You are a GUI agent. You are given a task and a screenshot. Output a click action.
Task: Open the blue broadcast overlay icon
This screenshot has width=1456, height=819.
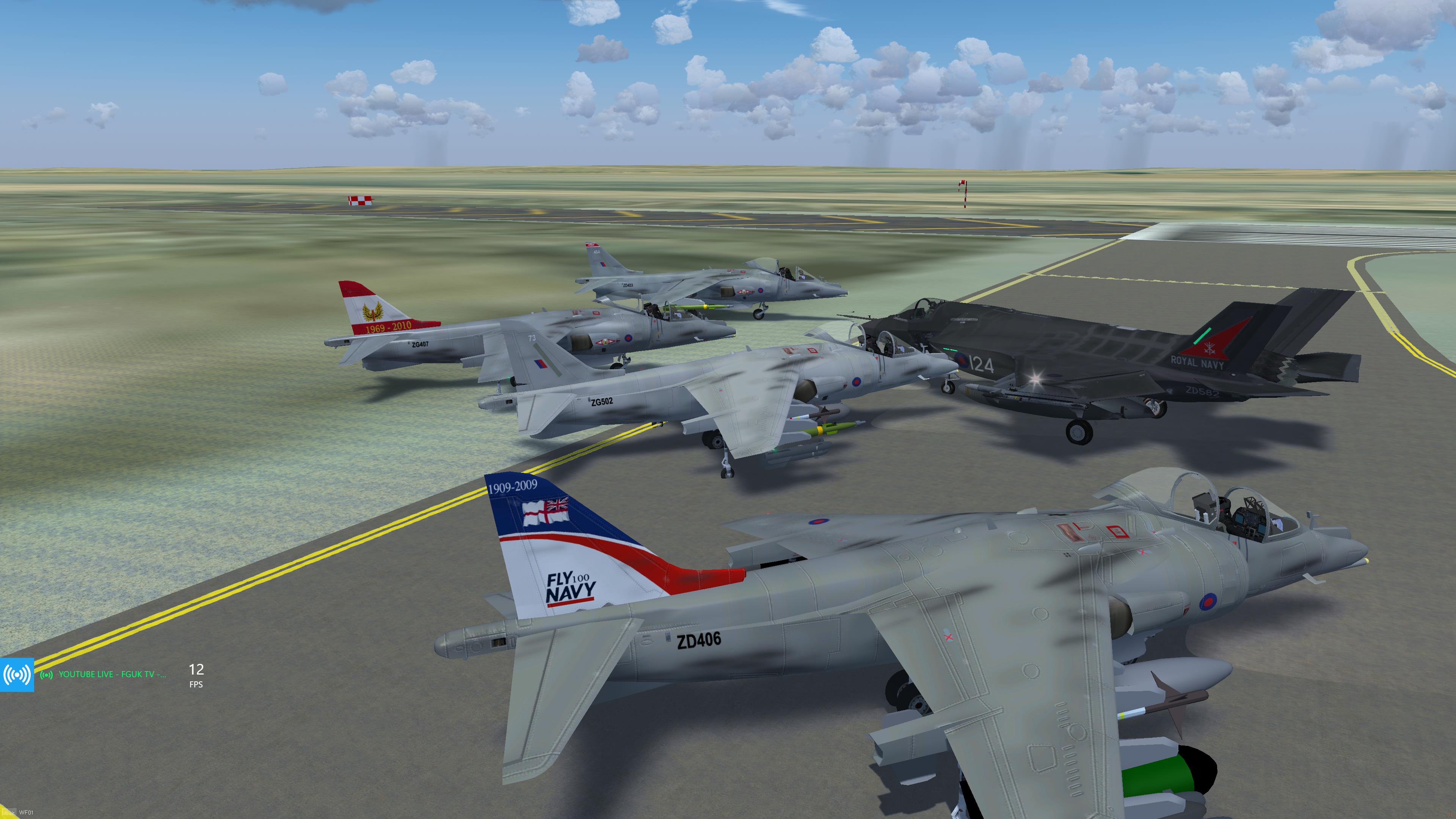click(x=17, y=674)
